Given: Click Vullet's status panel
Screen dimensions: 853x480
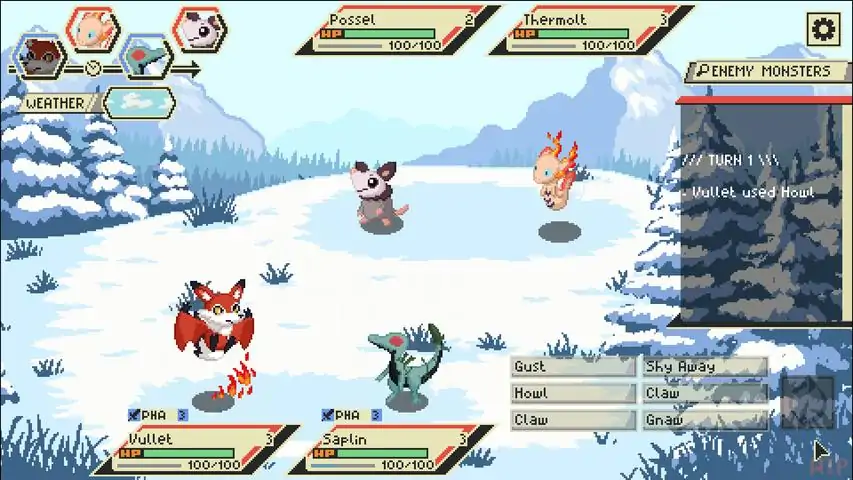Looking at the screenshot, I should [195, 450].
